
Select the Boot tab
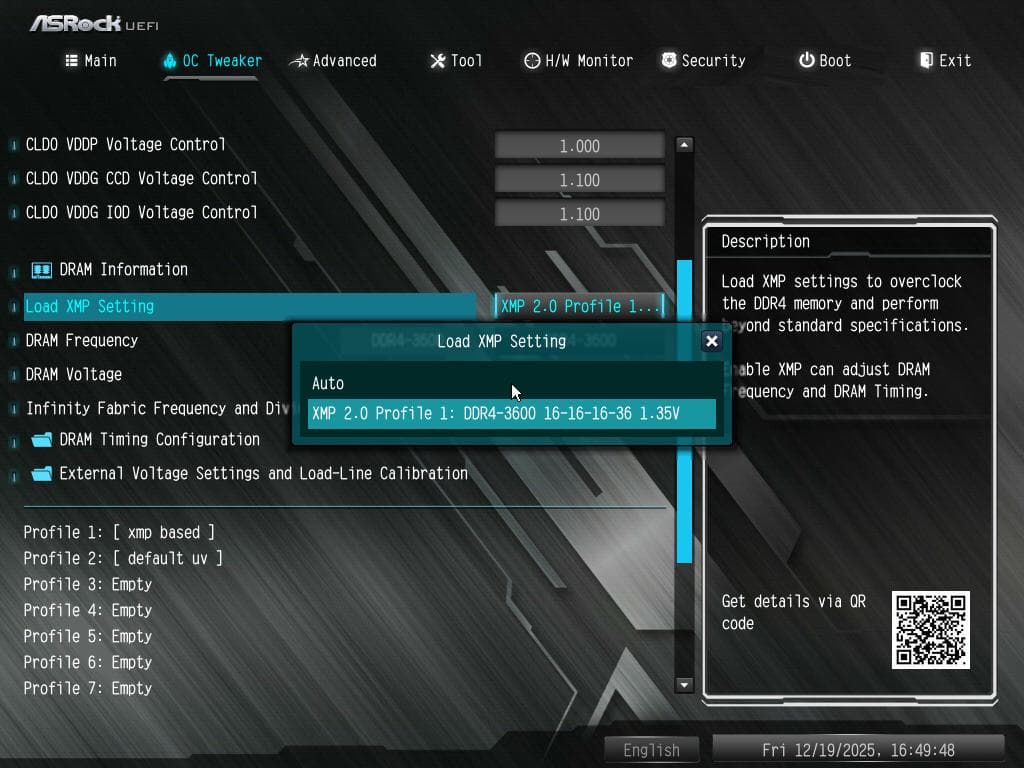(x=825, y=61)
